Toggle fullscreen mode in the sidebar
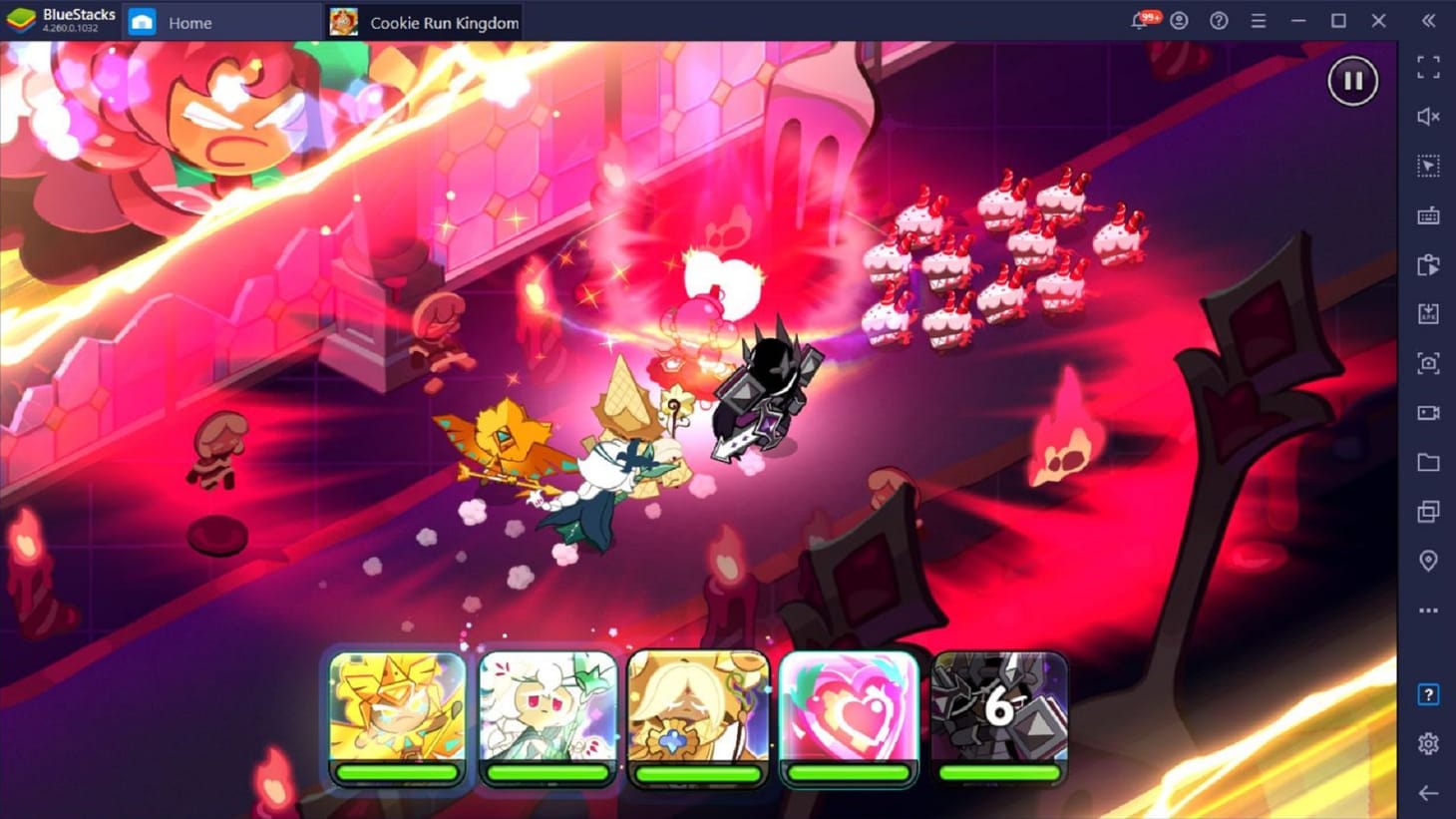 [x=1428, y=67]
